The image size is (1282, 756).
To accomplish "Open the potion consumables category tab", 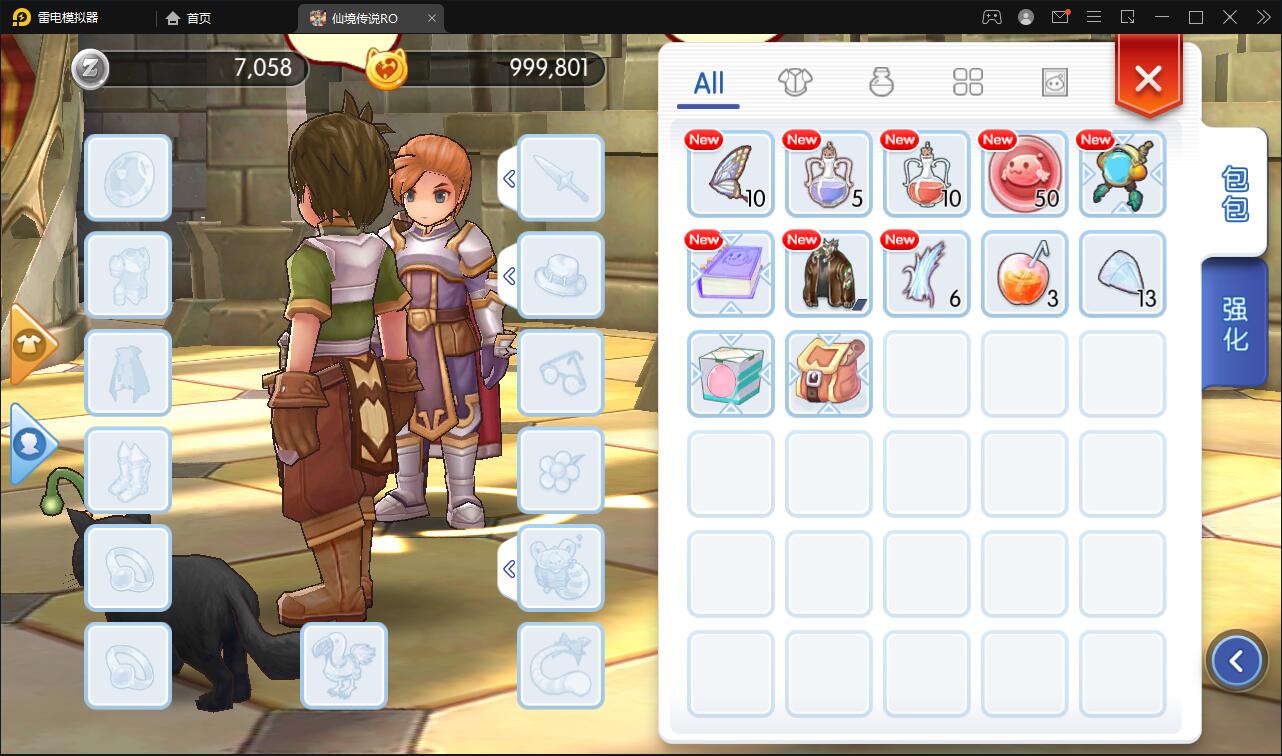I will click(881, 82).
